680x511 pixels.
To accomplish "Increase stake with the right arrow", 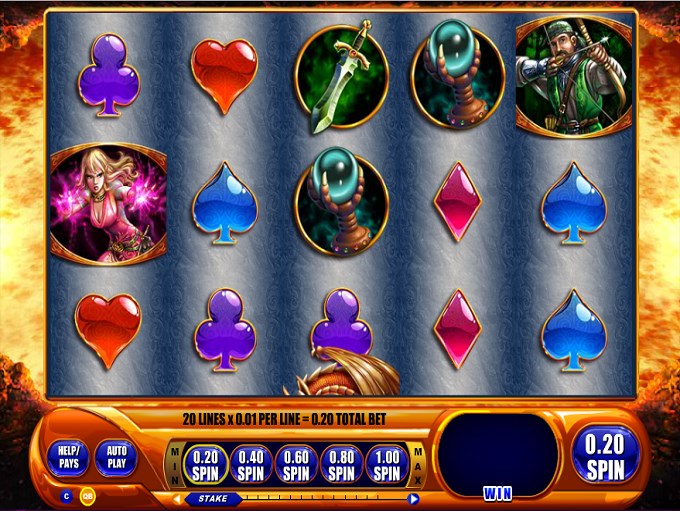I will coord(414,498).
